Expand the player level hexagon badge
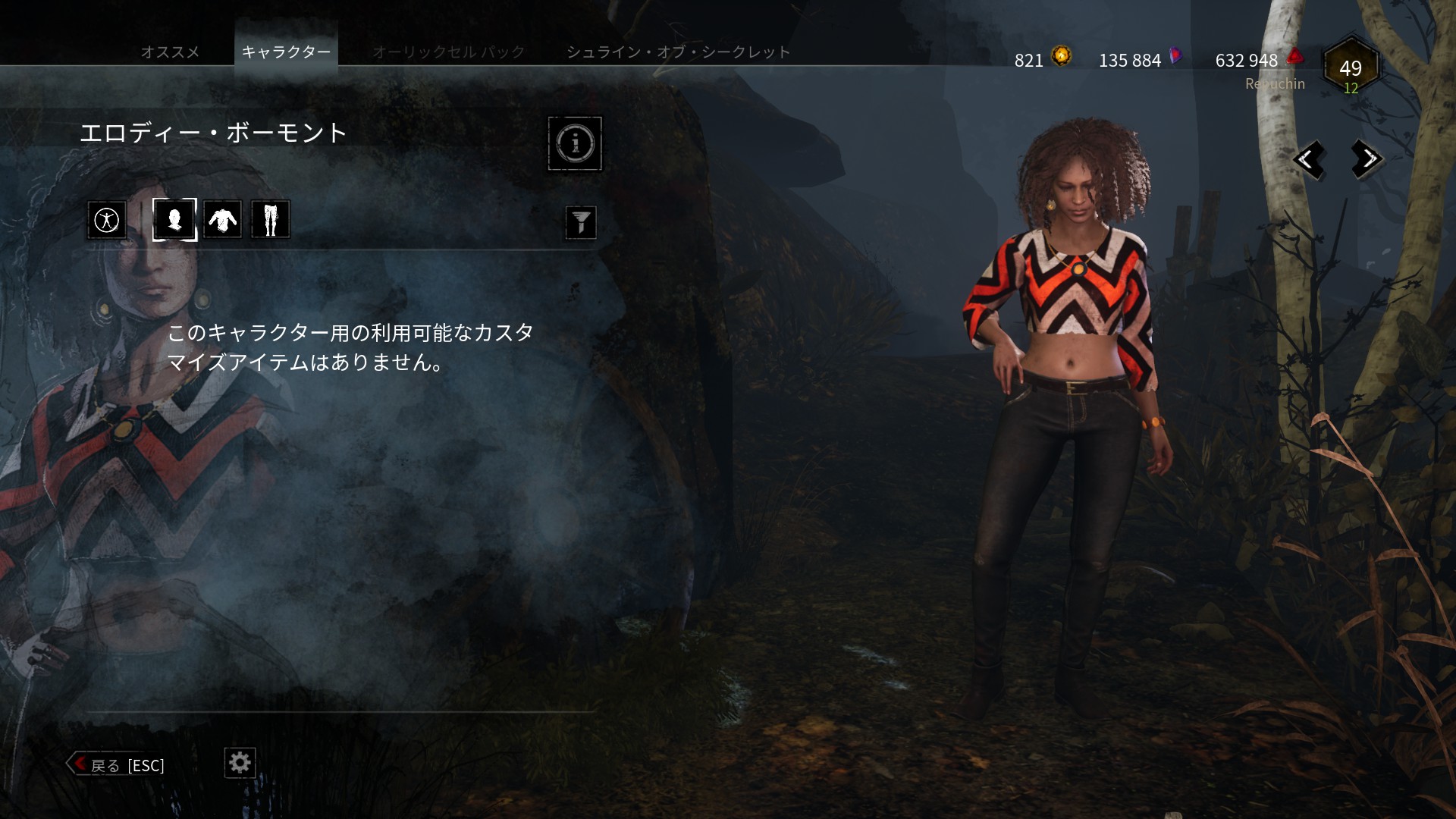 click(1351, 68)
